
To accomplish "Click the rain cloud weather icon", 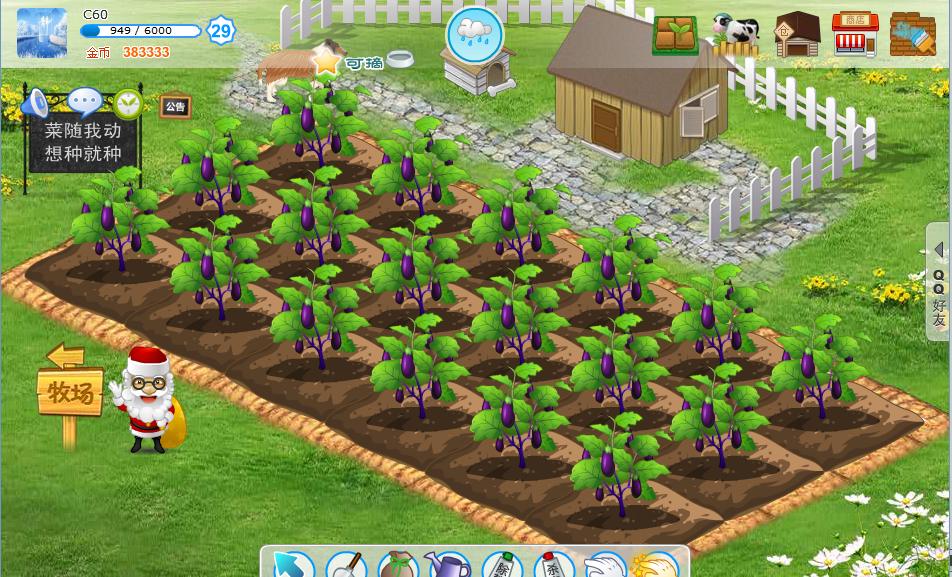I will [475, 34].
